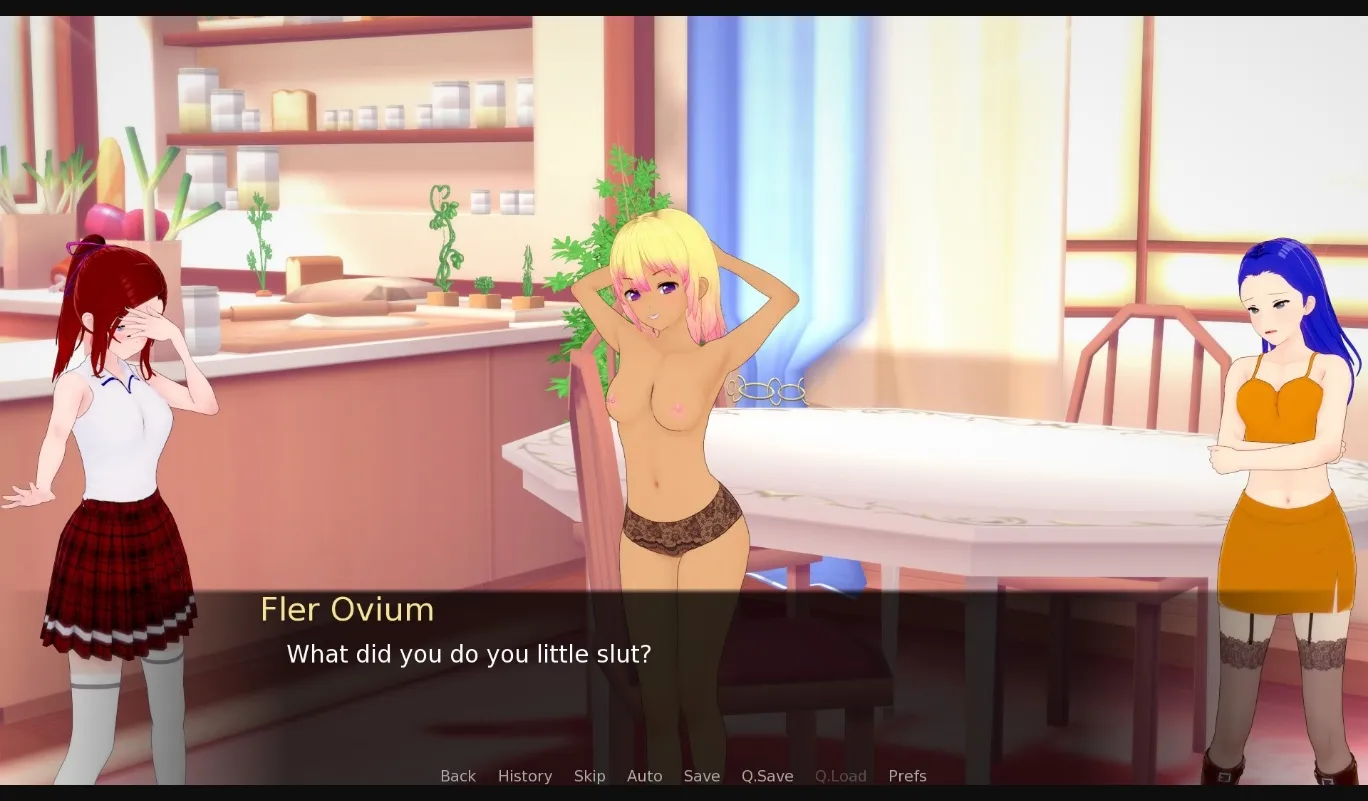This screenshot has width=1368, height=801.
Task: Go back to the previous dialogue line
Action: tap(457, 775)
